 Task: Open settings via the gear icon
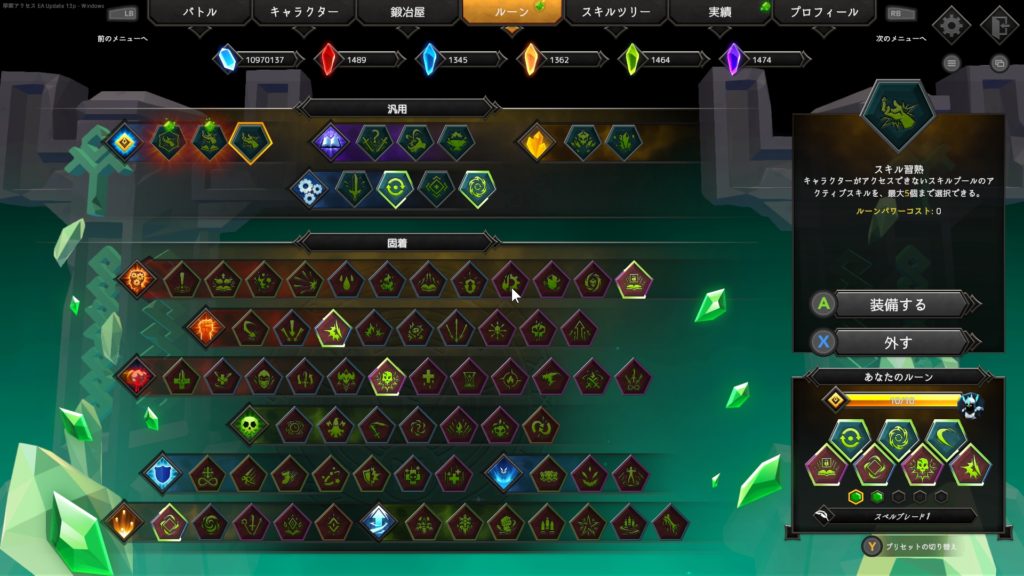951,25
